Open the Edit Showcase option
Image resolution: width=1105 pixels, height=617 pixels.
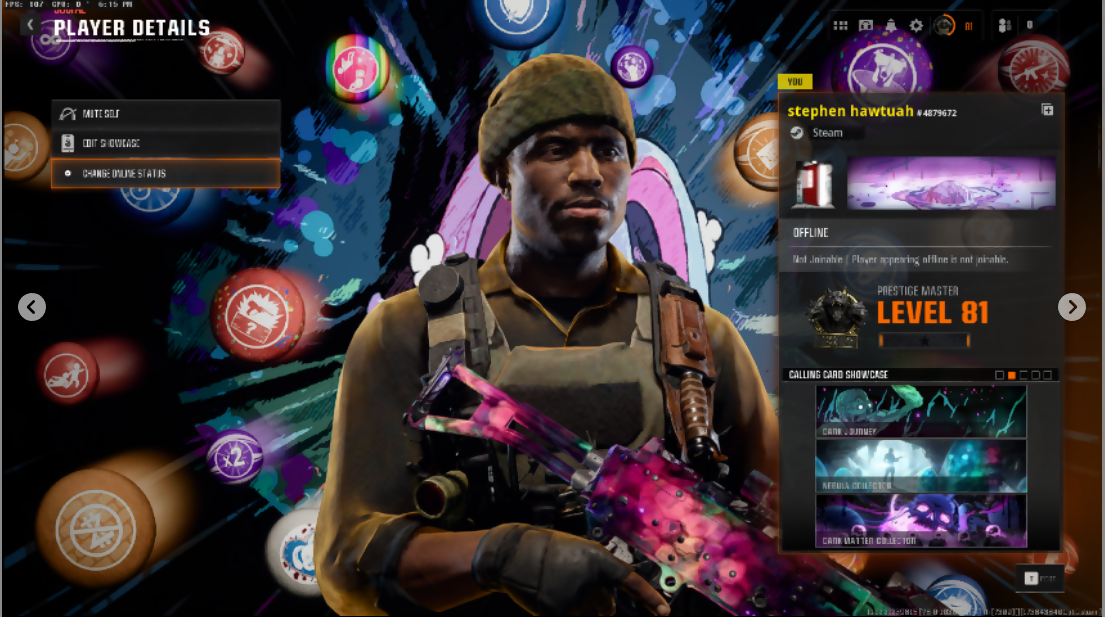click(x=165, y=144)
